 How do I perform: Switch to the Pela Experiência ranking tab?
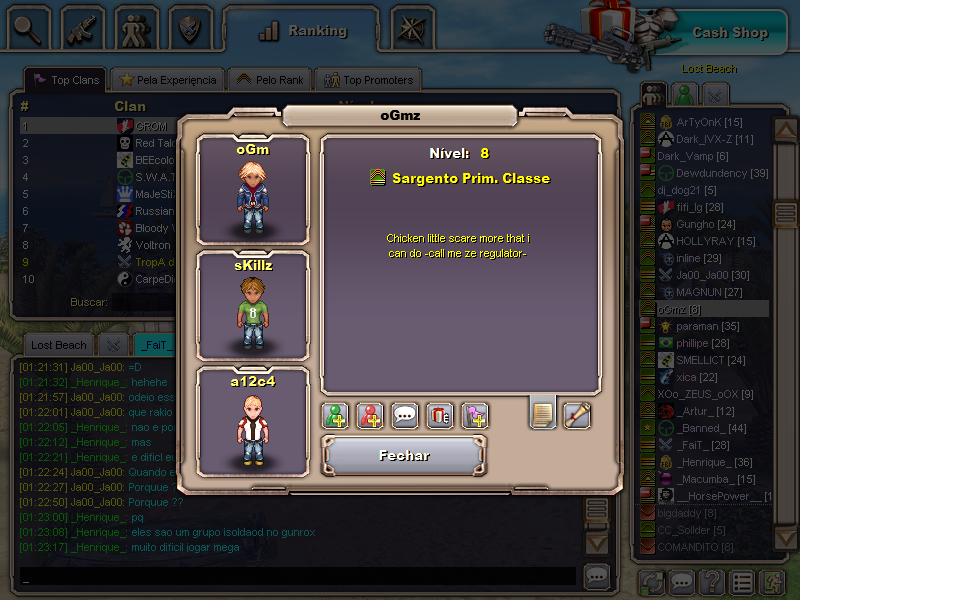pos(167,80)
